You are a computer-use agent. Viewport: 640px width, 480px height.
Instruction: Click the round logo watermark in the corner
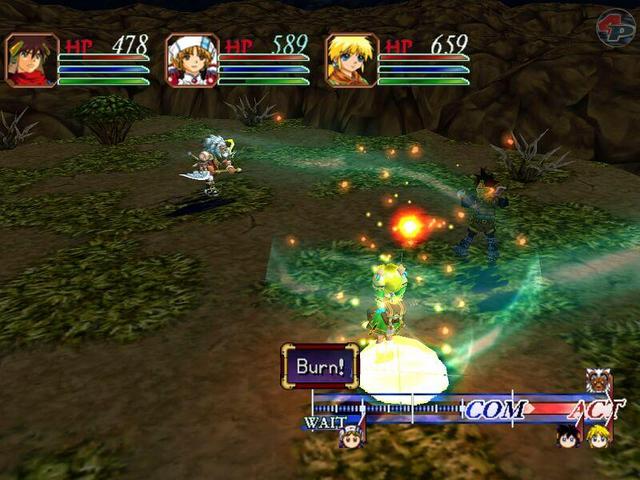[x=615, y=28]
